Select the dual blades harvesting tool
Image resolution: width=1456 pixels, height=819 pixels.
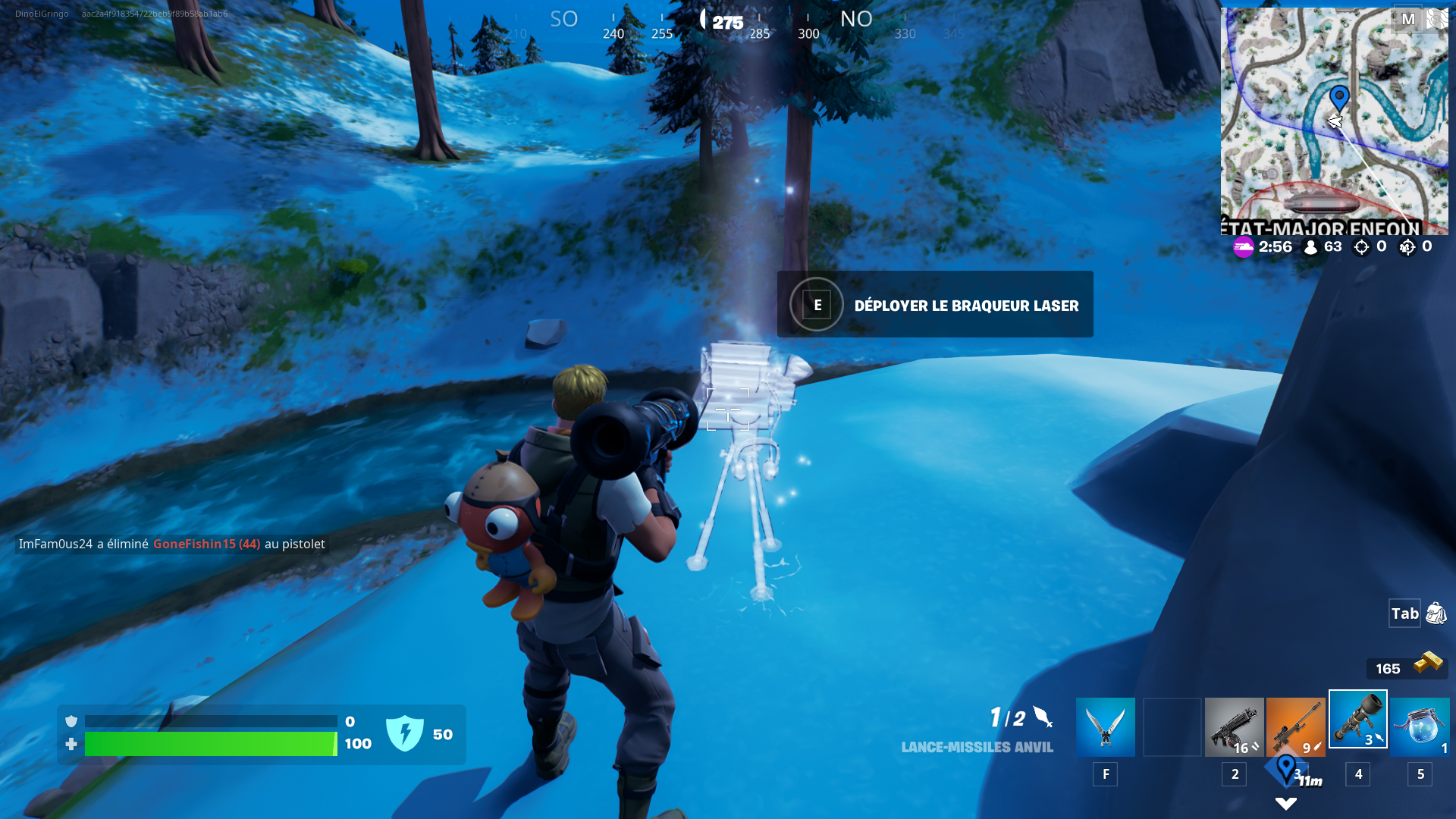(1104, 724)
